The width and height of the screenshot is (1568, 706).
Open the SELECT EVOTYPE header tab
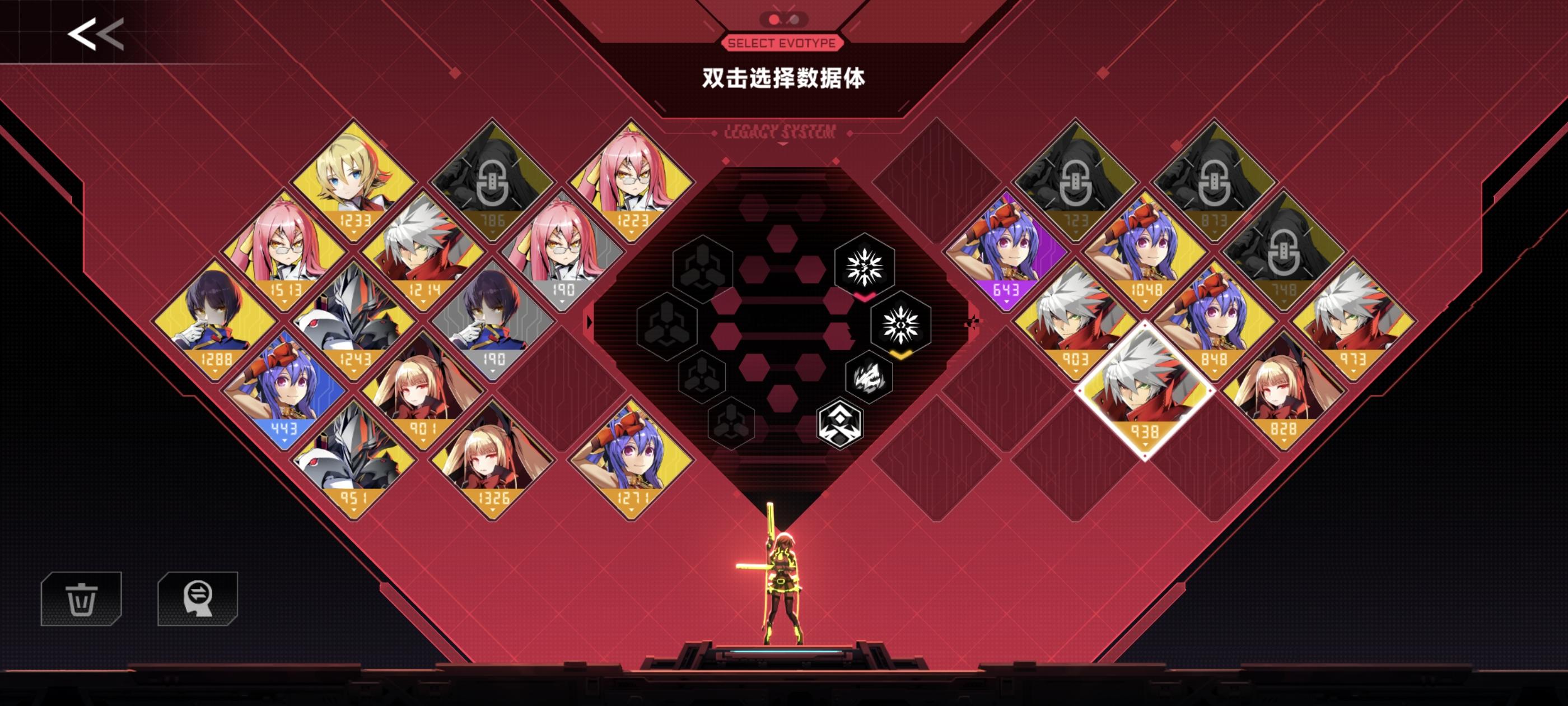click(x=782, y=43)
